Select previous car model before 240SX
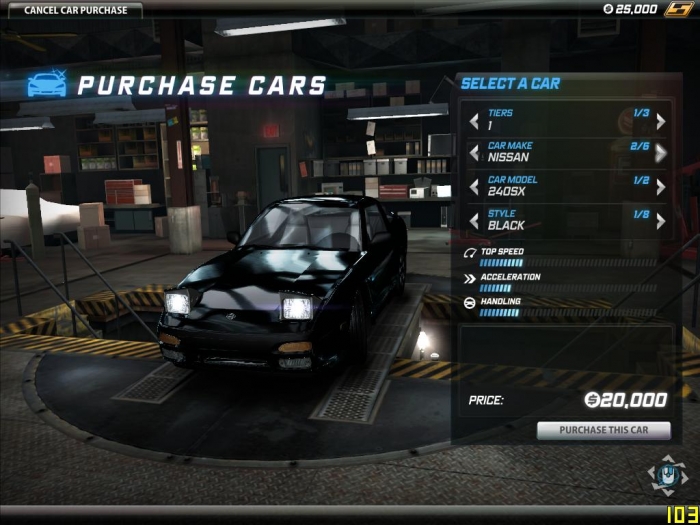Image resolution: width=700 pixels, height=525 pixels. click(474, 187)
